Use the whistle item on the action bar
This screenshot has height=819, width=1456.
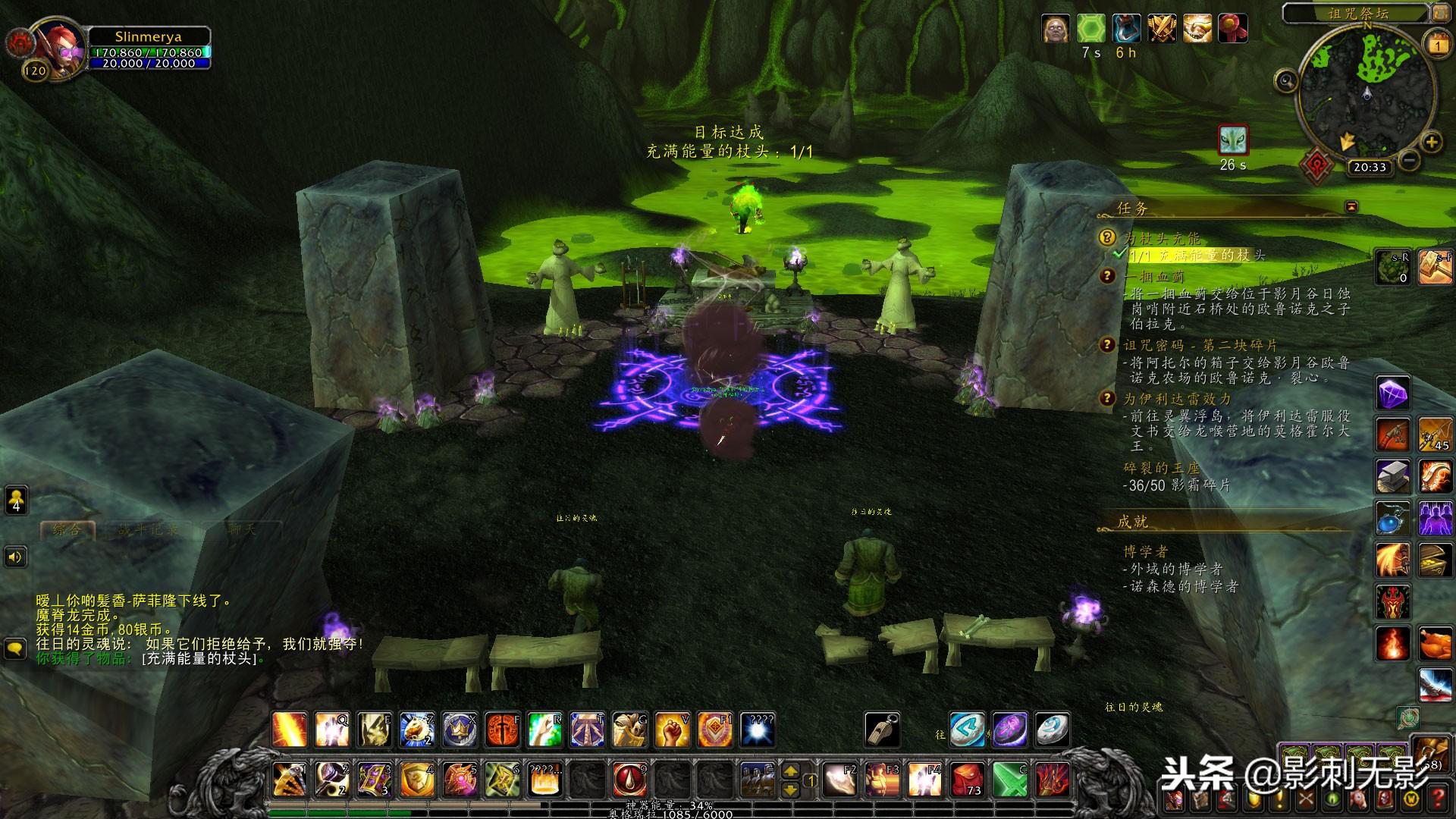[x=882, y=730]
